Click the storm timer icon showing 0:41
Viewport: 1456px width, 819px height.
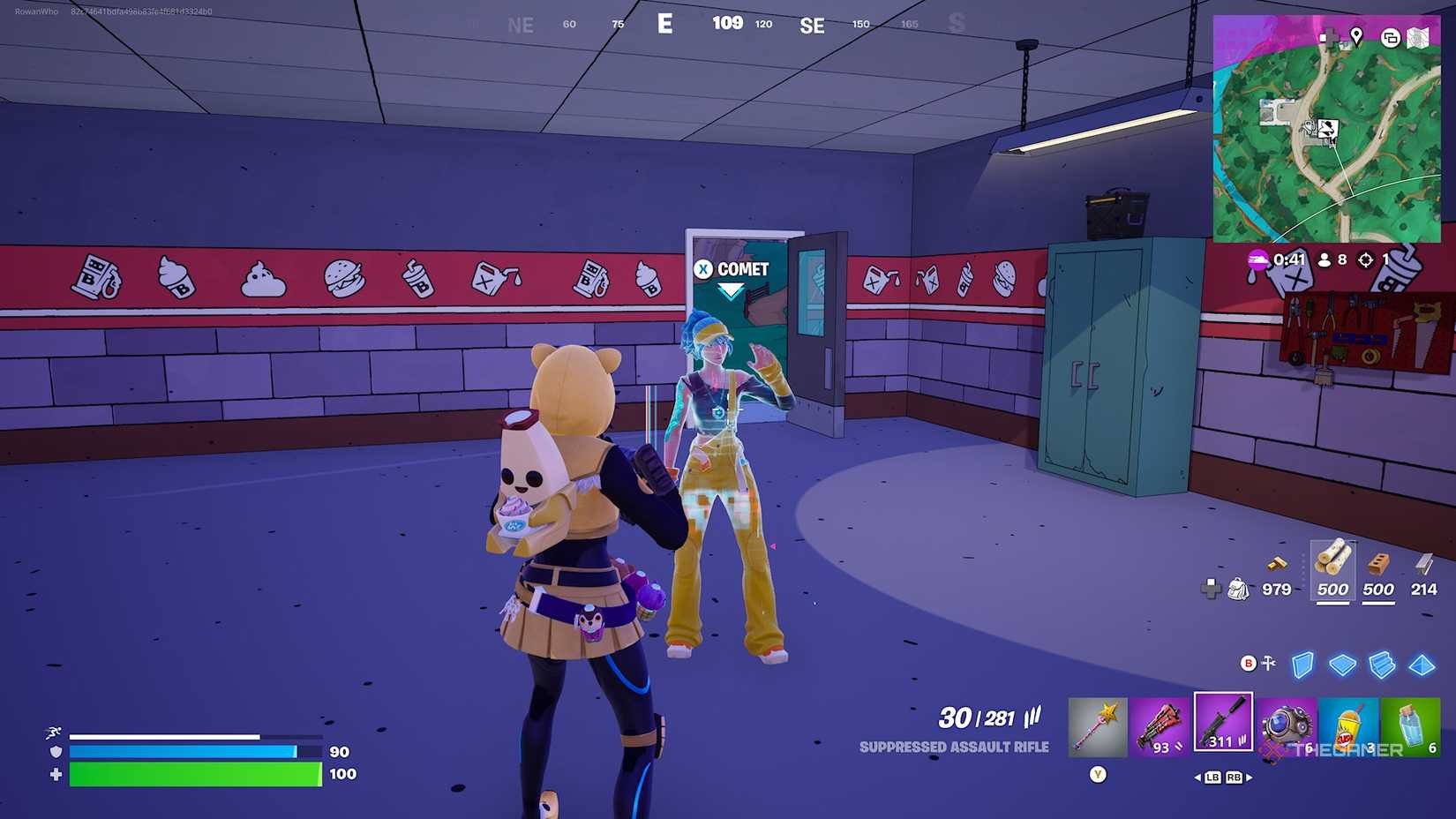pos(1257,259)
